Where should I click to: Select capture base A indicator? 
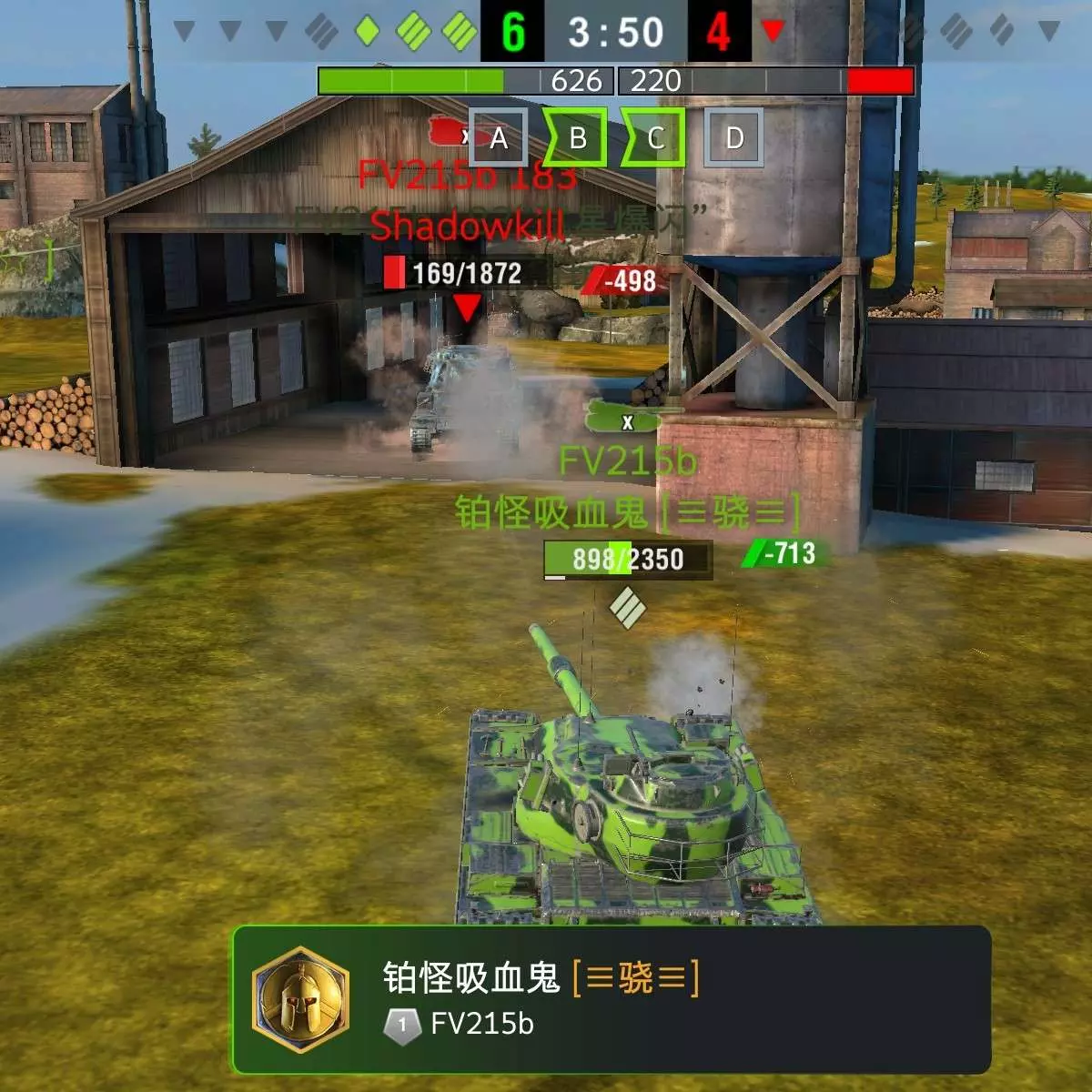pyautogui.click(x=498, y=138)
